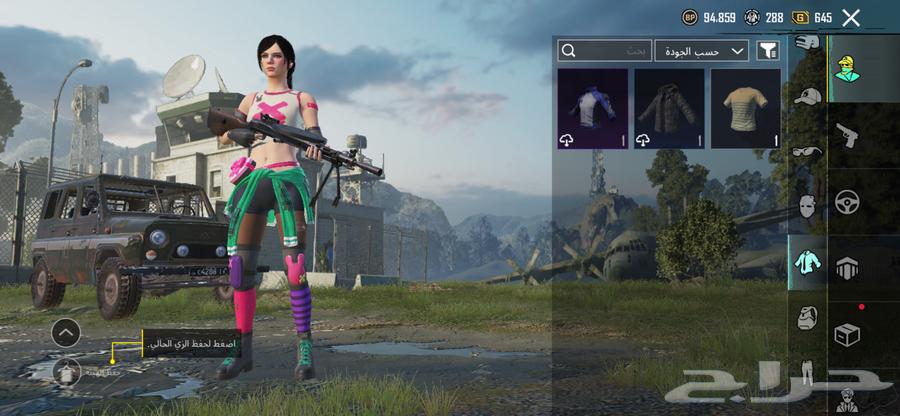
Task: Open the sort-by-quality dropdown
Action: (x=702, y=50)
